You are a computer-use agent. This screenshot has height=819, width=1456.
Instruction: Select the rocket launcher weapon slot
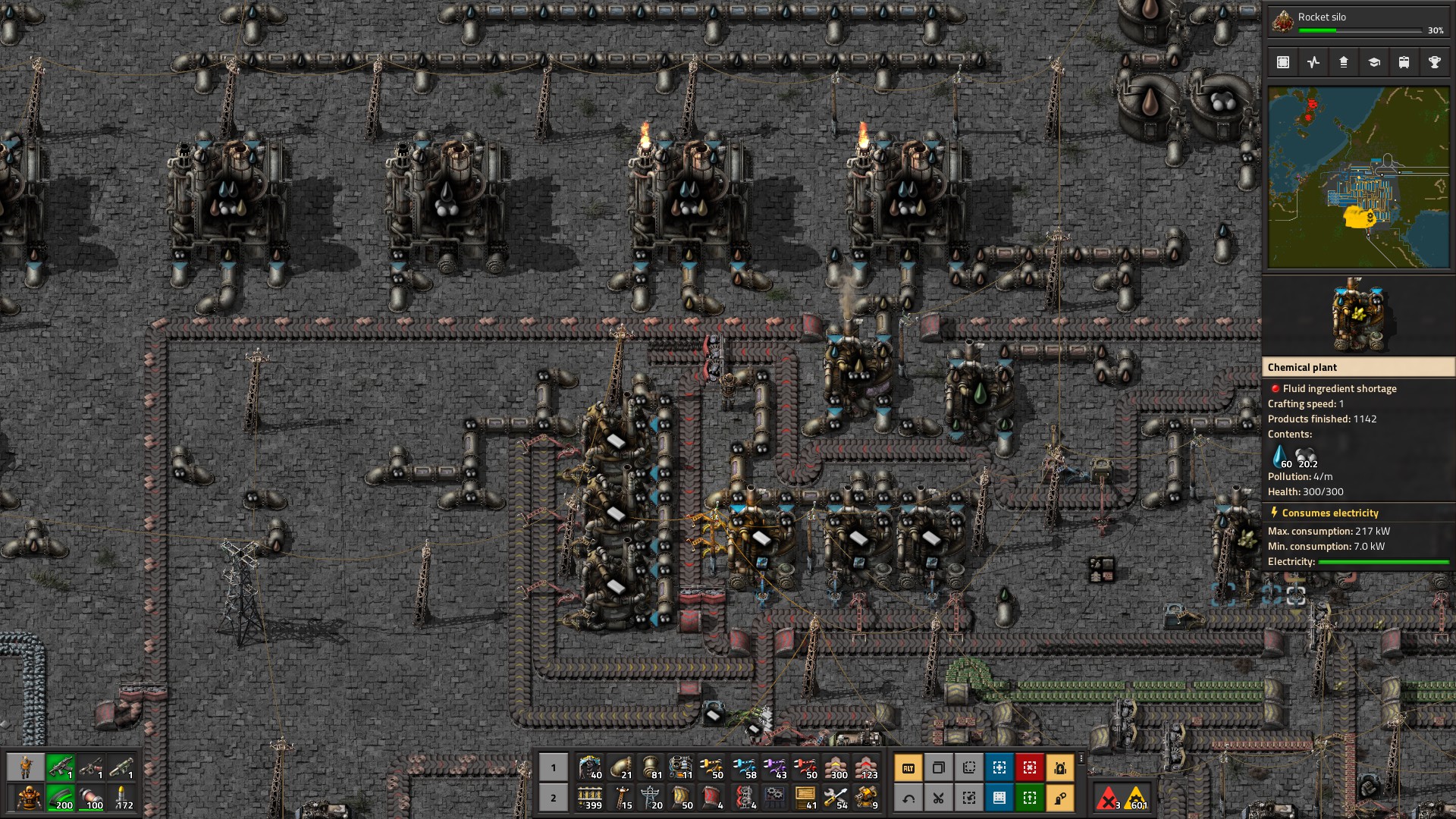(121, 767)
